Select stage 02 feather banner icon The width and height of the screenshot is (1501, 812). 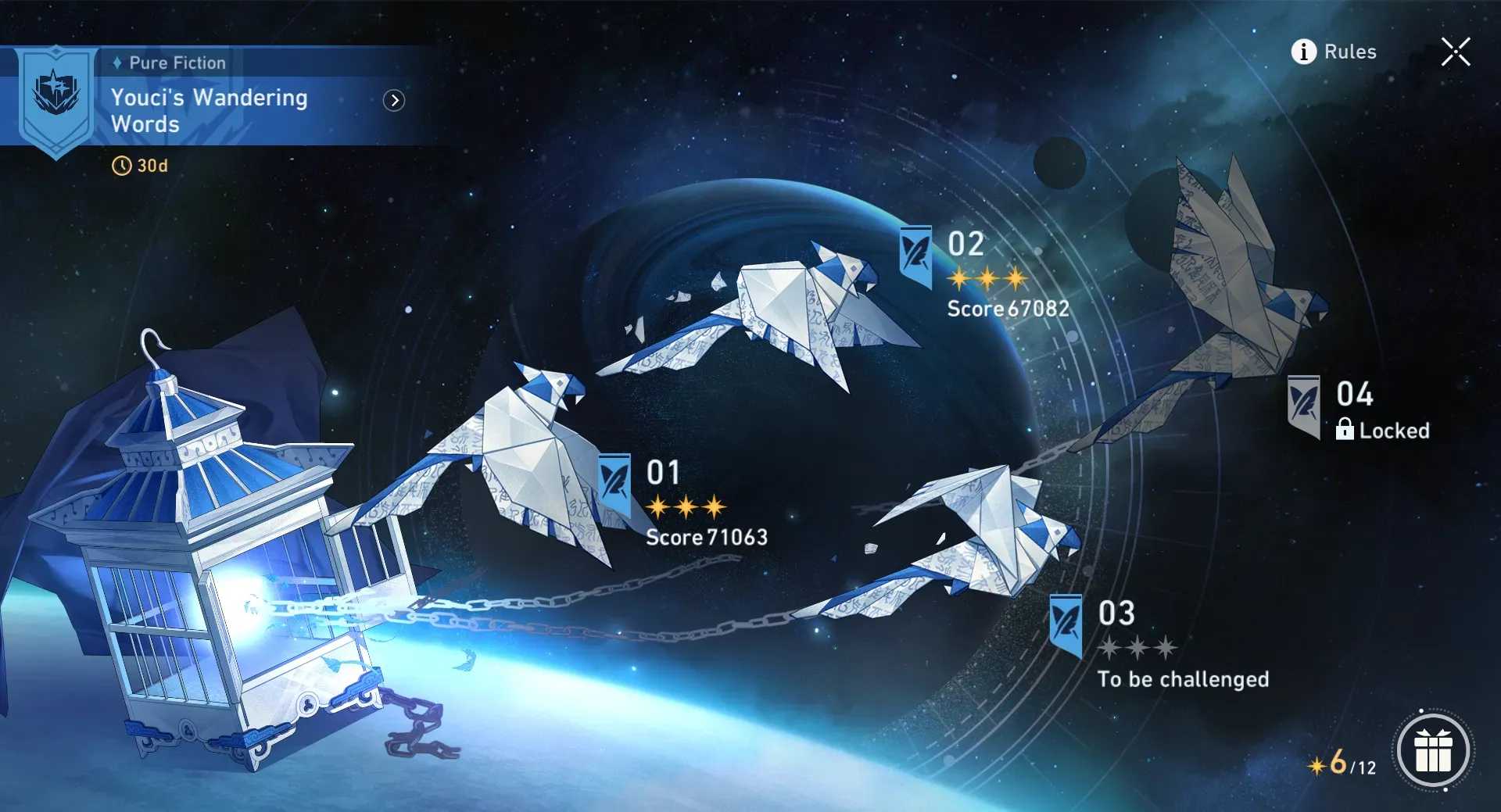click(x=915, y=256)
